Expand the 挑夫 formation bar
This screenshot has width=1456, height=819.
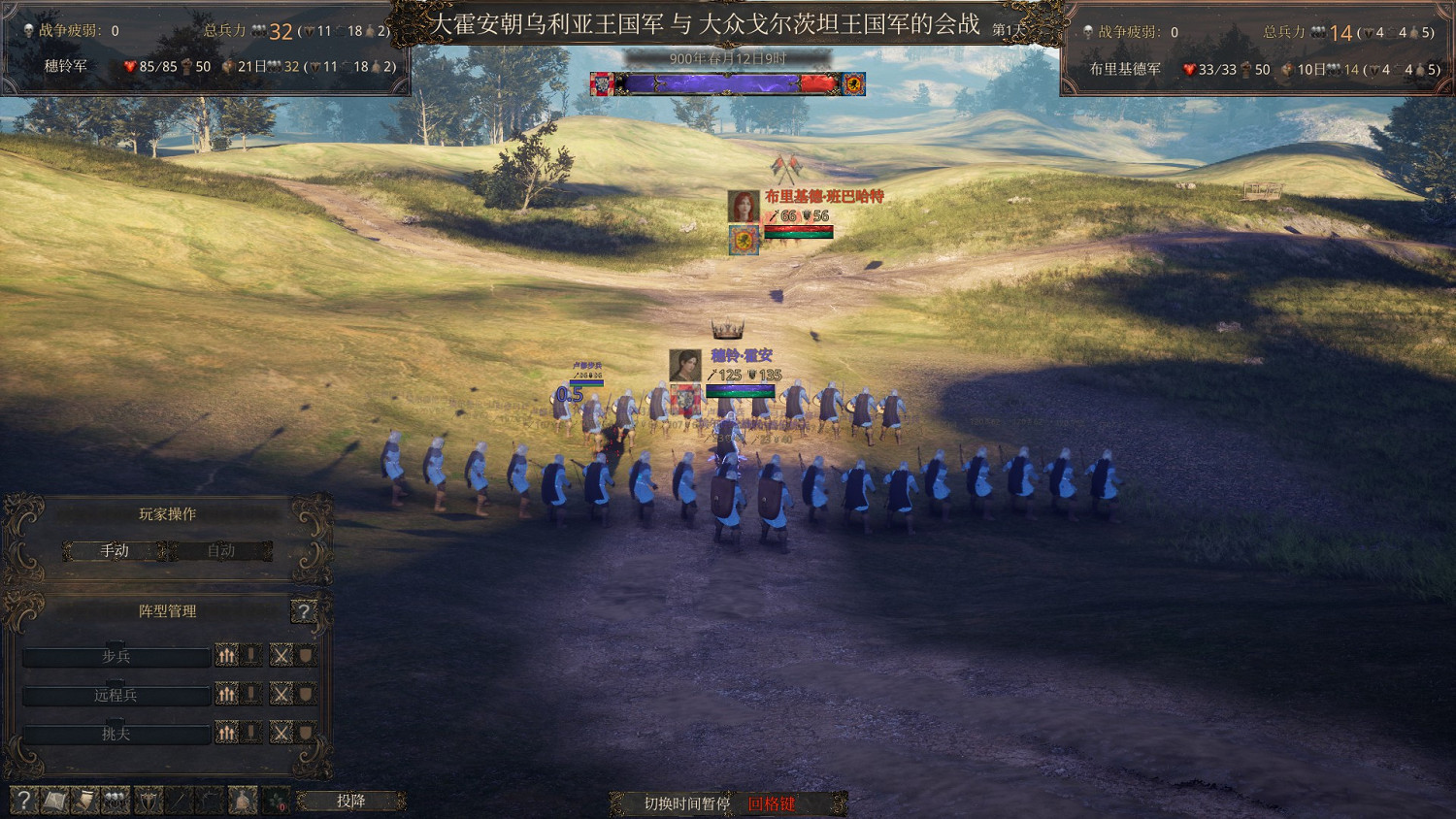tap(116, 733)
